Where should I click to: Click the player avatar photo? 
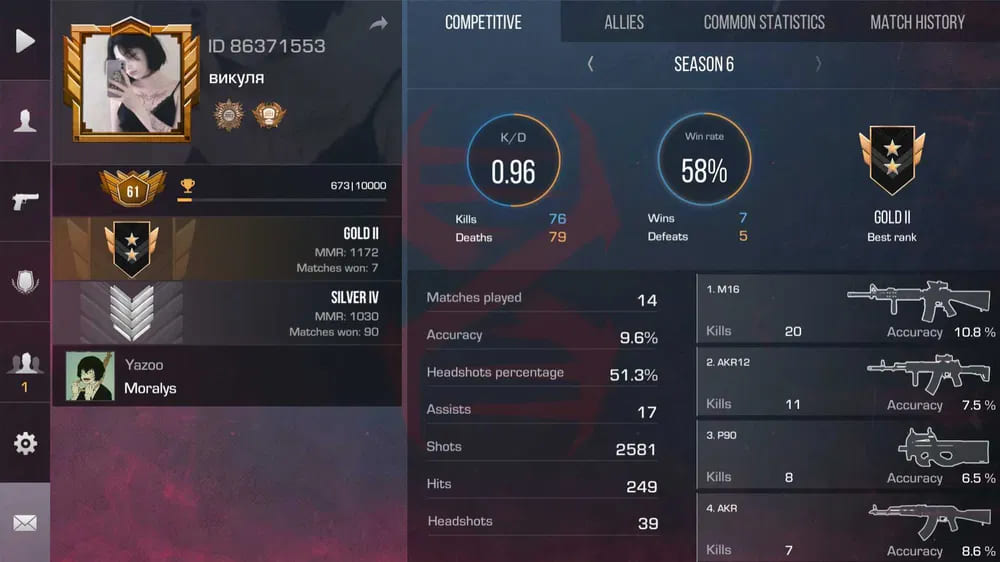click(x=131, y=85)
